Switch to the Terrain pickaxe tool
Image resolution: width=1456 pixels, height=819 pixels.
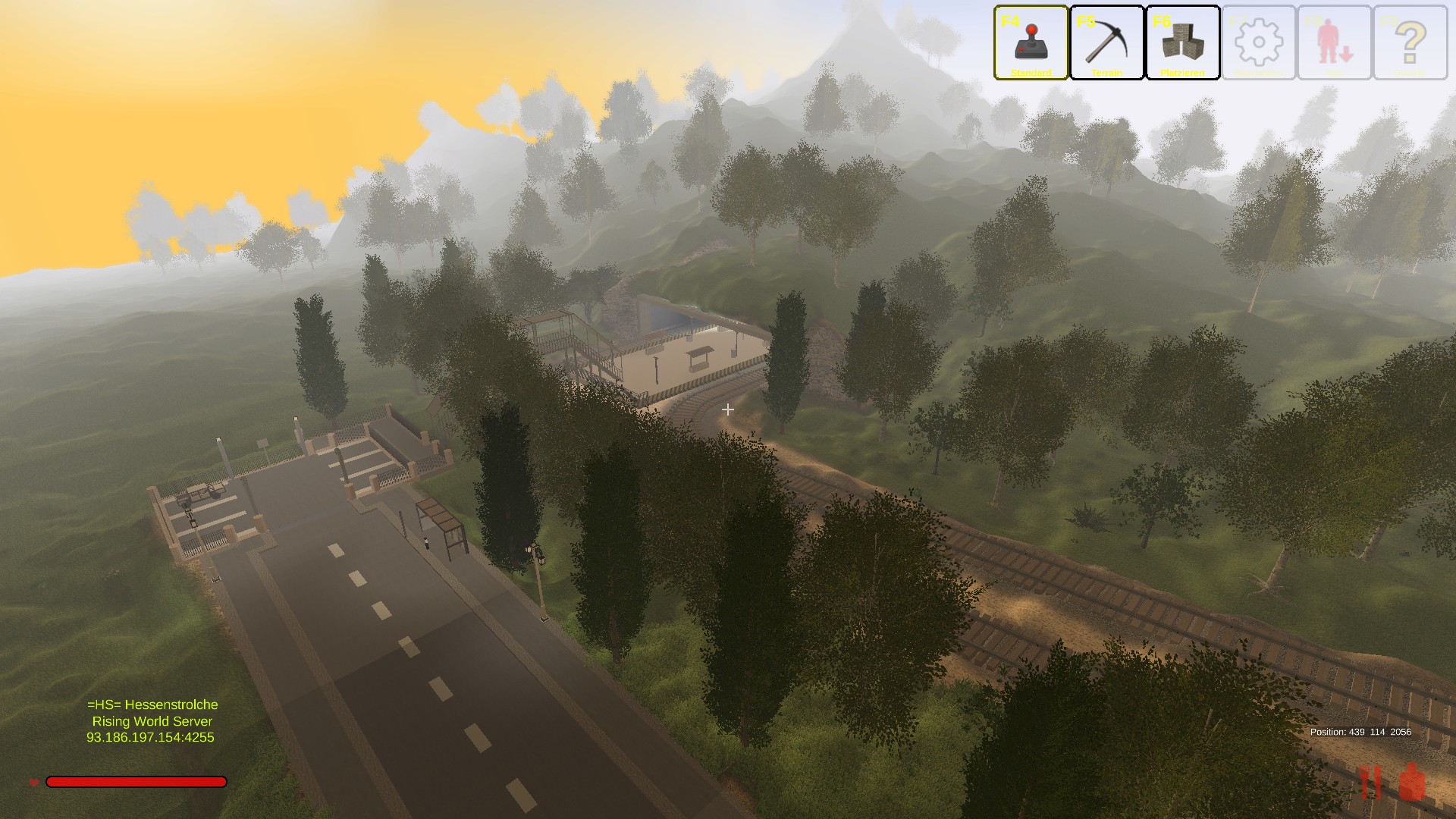point(1106,42)
